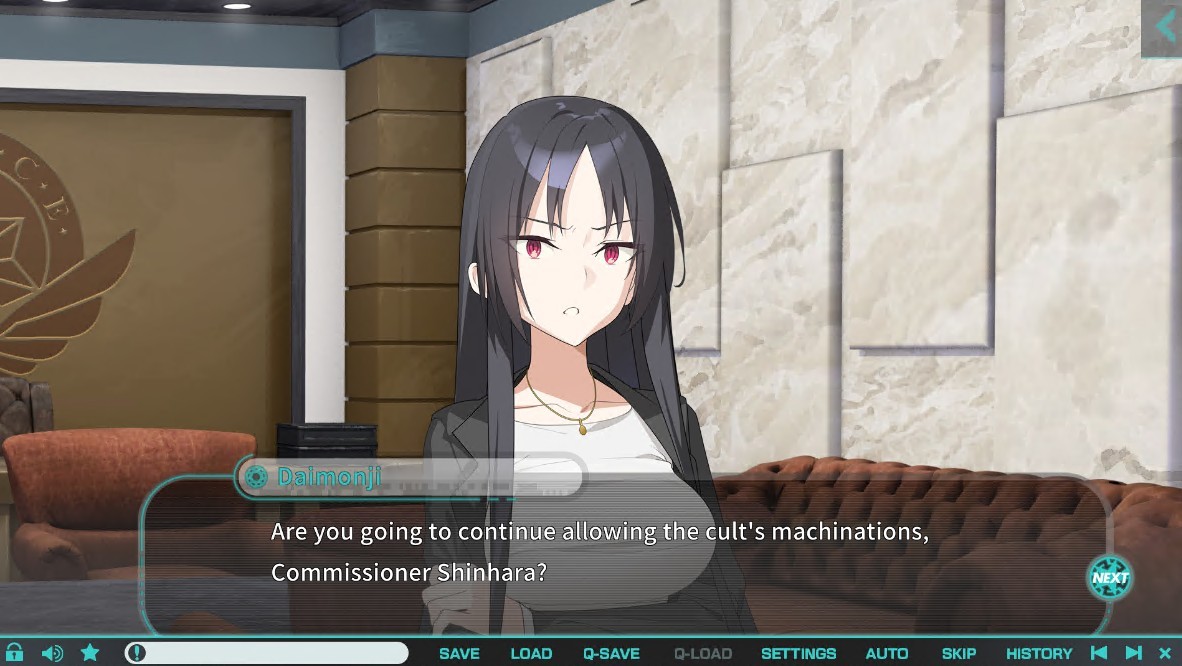Image resolution: width=1182 pixels, height=666 pixels.
Task: Click the star favorite icon
Action: (x=90, y=653)
